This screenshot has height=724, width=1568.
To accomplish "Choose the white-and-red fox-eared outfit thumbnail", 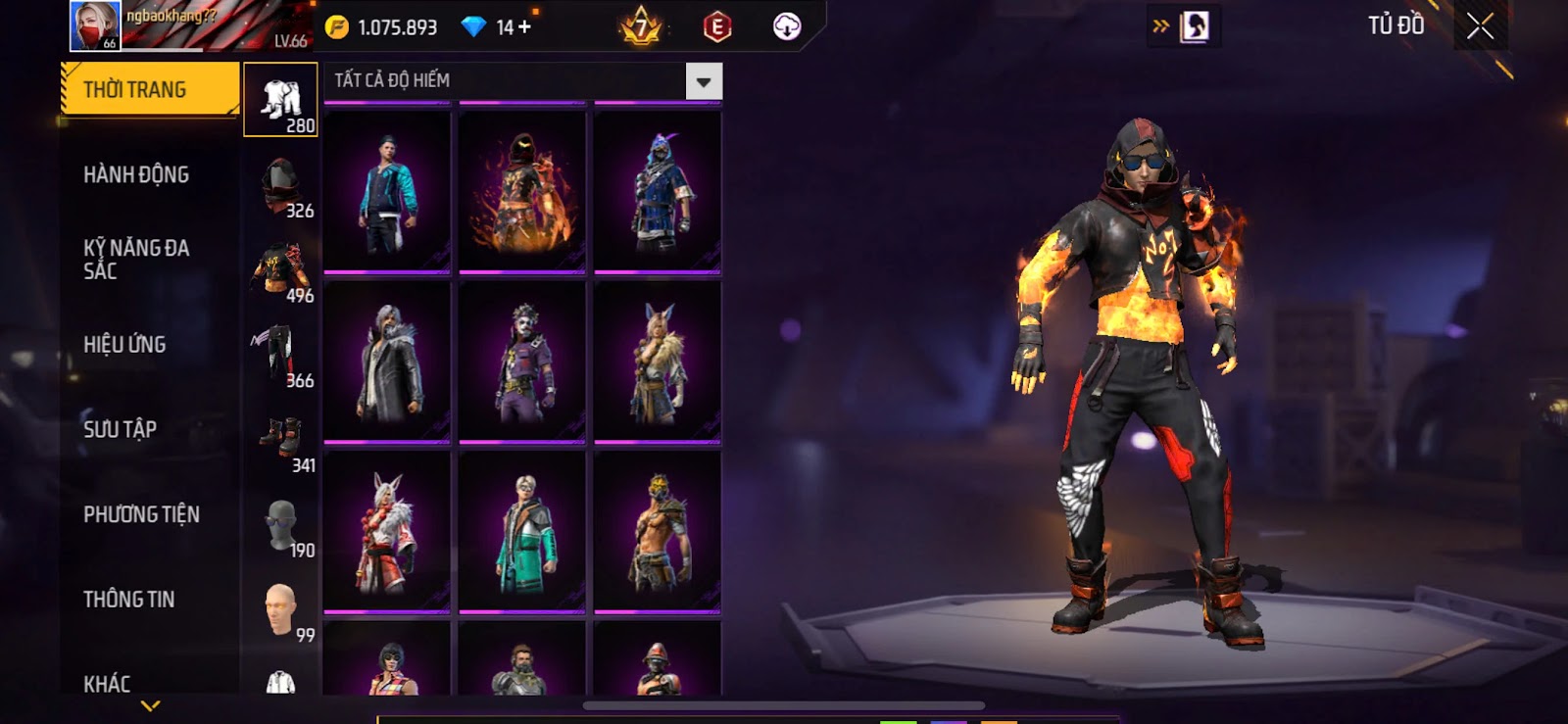I will pos(387,532).
